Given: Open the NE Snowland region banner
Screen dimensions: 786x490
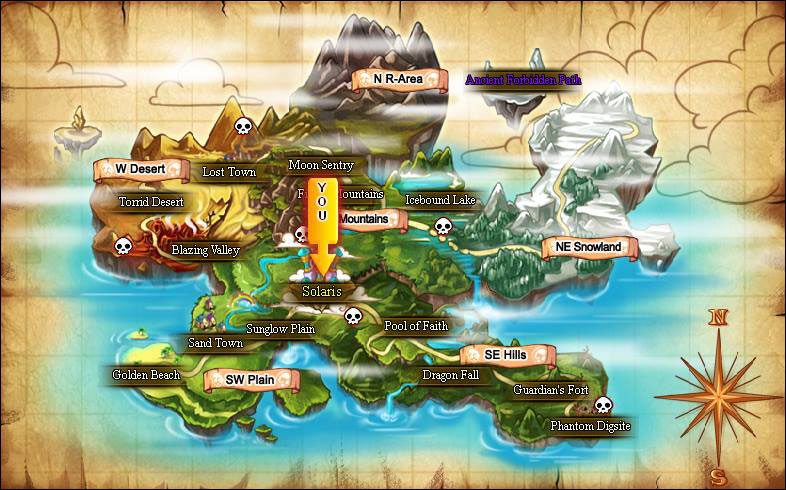Looking at the screenshot, I should 589,247.
